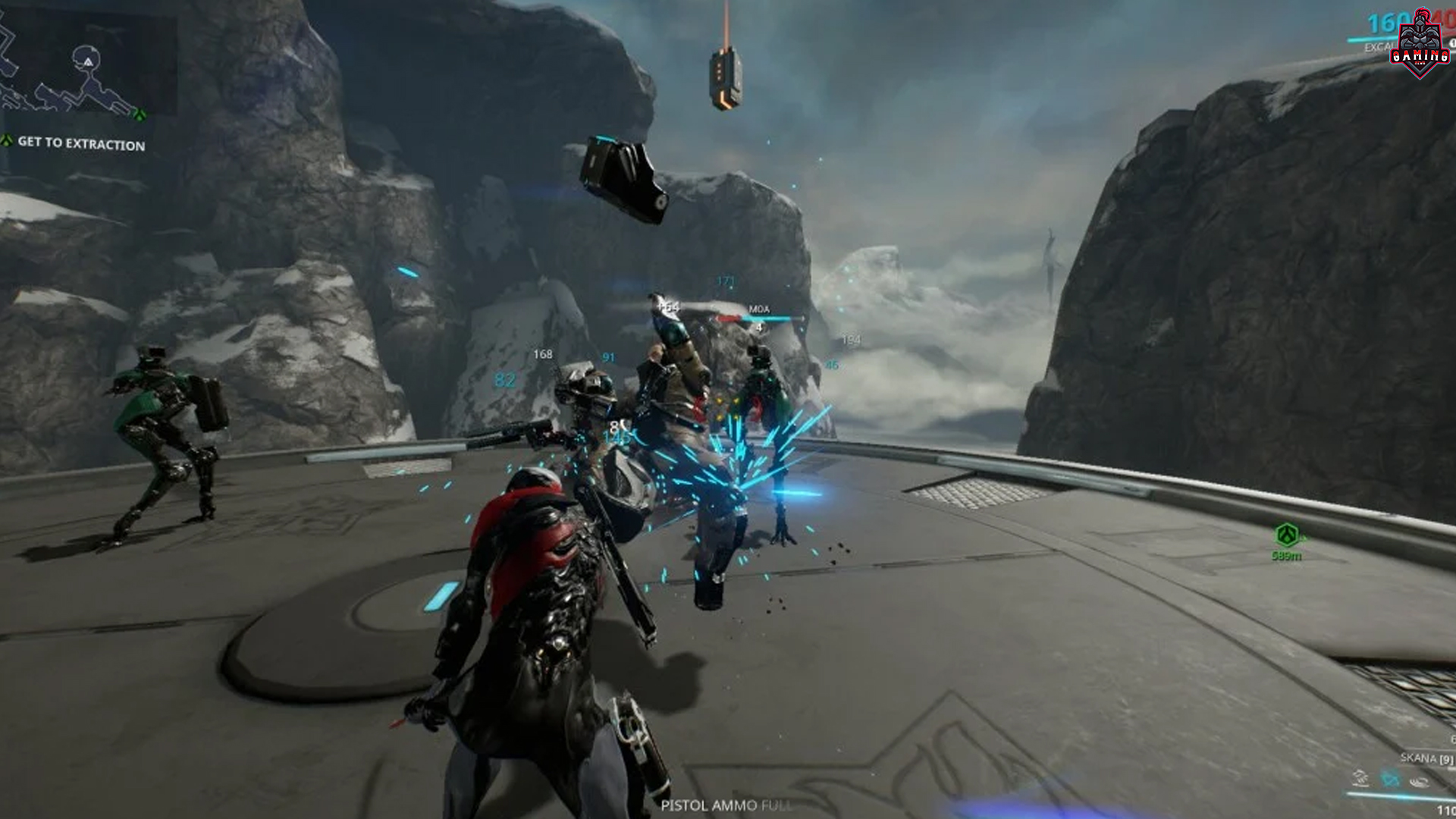Use the cyan highlighted ability icon
Viewport: 1456px width, 819px height.
point(1390,779)
